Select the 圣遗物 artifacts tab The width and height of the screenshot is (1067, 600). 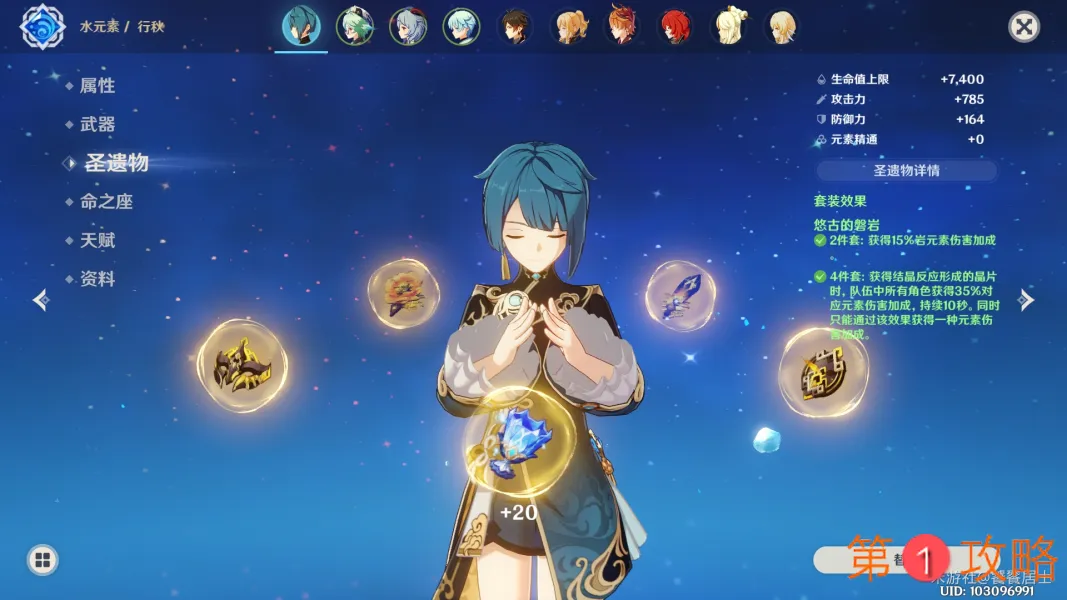click(x=115, y=163)
